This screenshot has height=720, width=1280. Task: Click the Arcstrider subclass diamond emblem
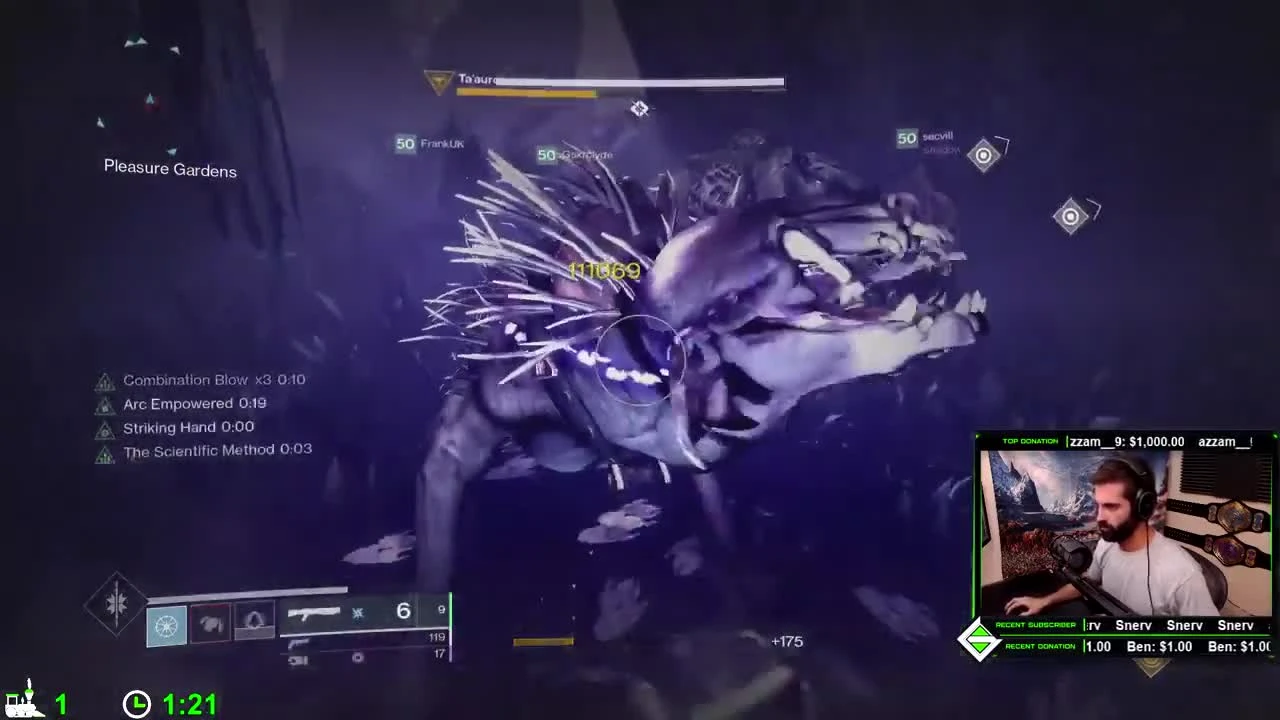[x=115, y=602]
